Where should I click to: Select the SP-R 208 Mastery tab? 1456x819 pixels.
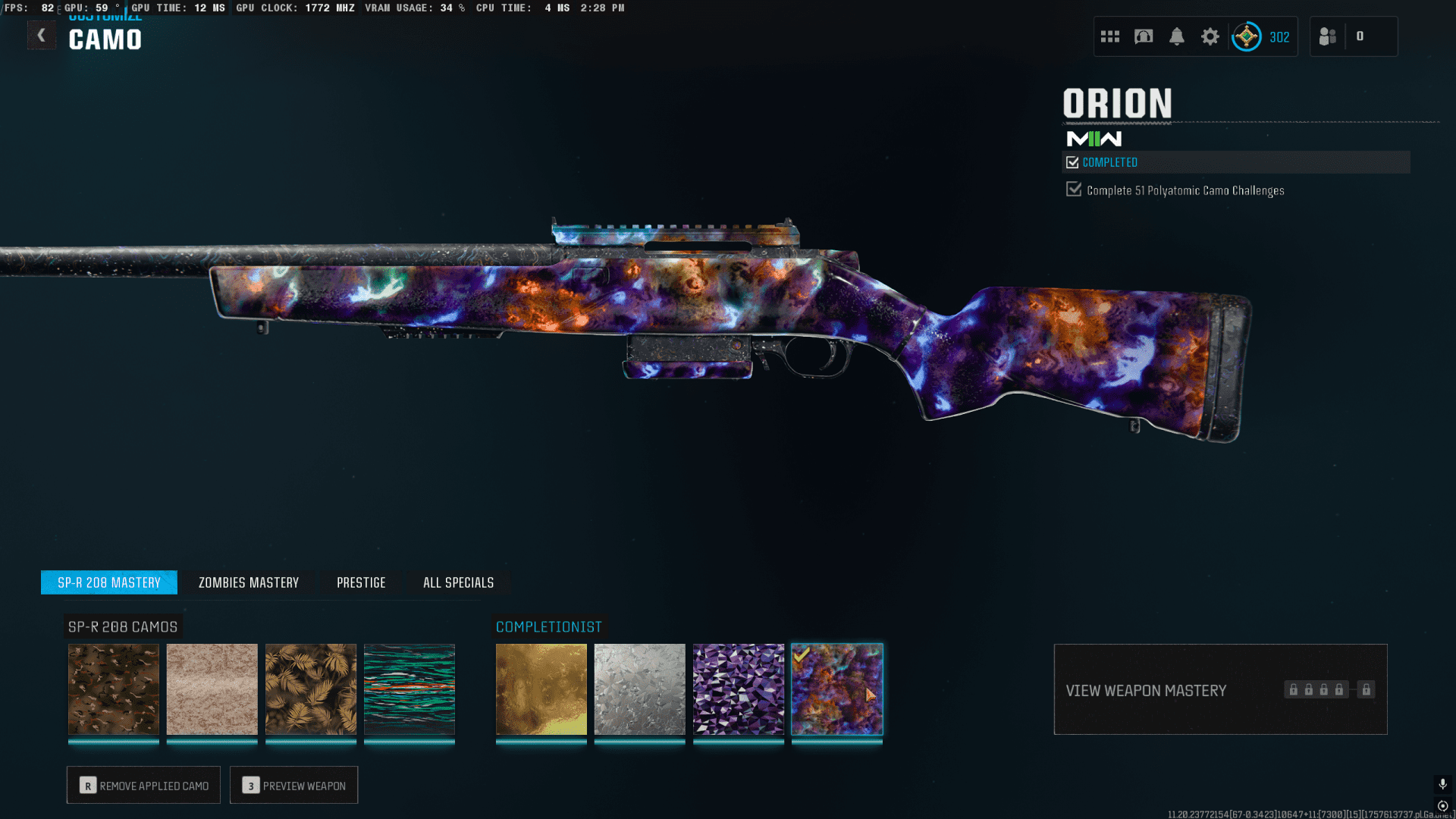click(x=109, y=582)
